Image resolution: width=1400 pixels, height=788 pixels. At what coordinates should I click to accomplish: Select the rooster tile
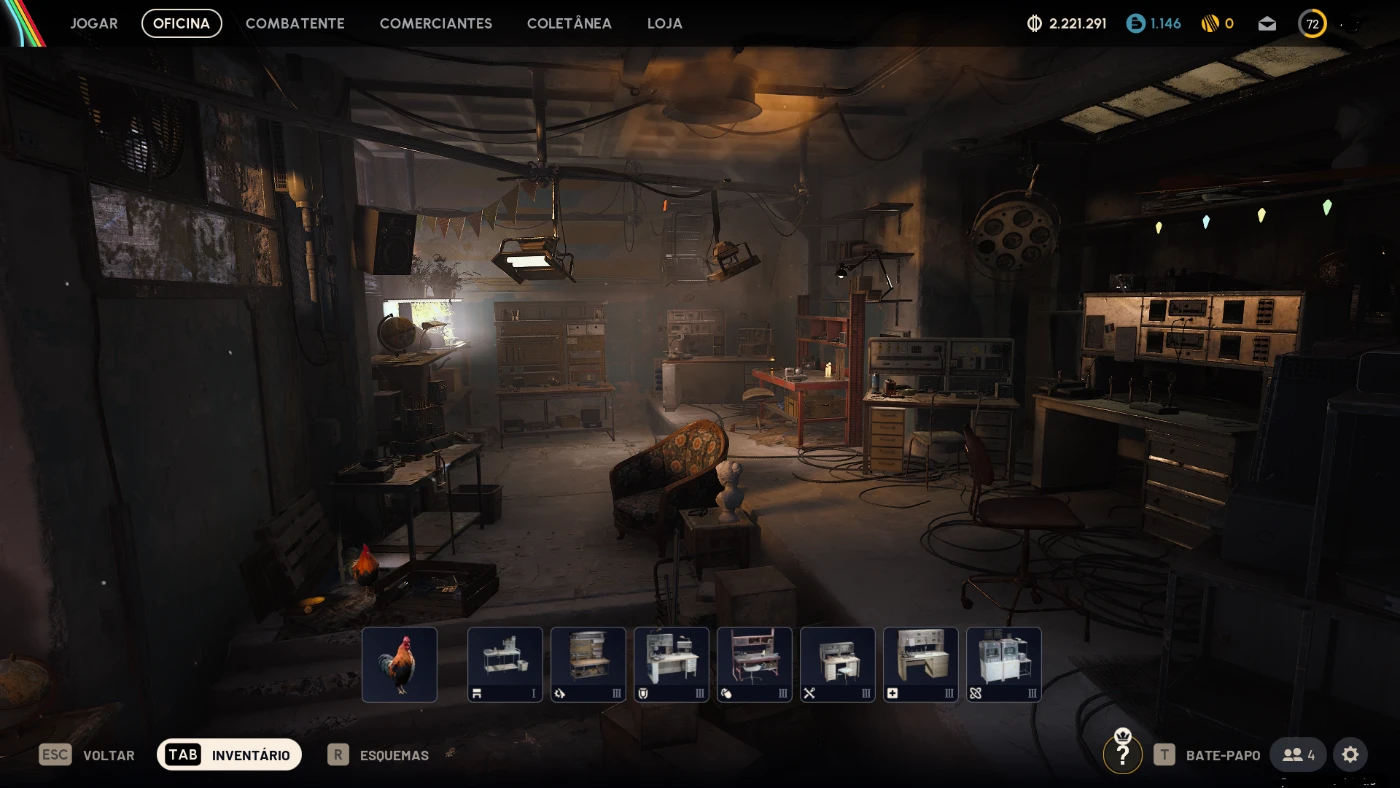tap(399, 664)
